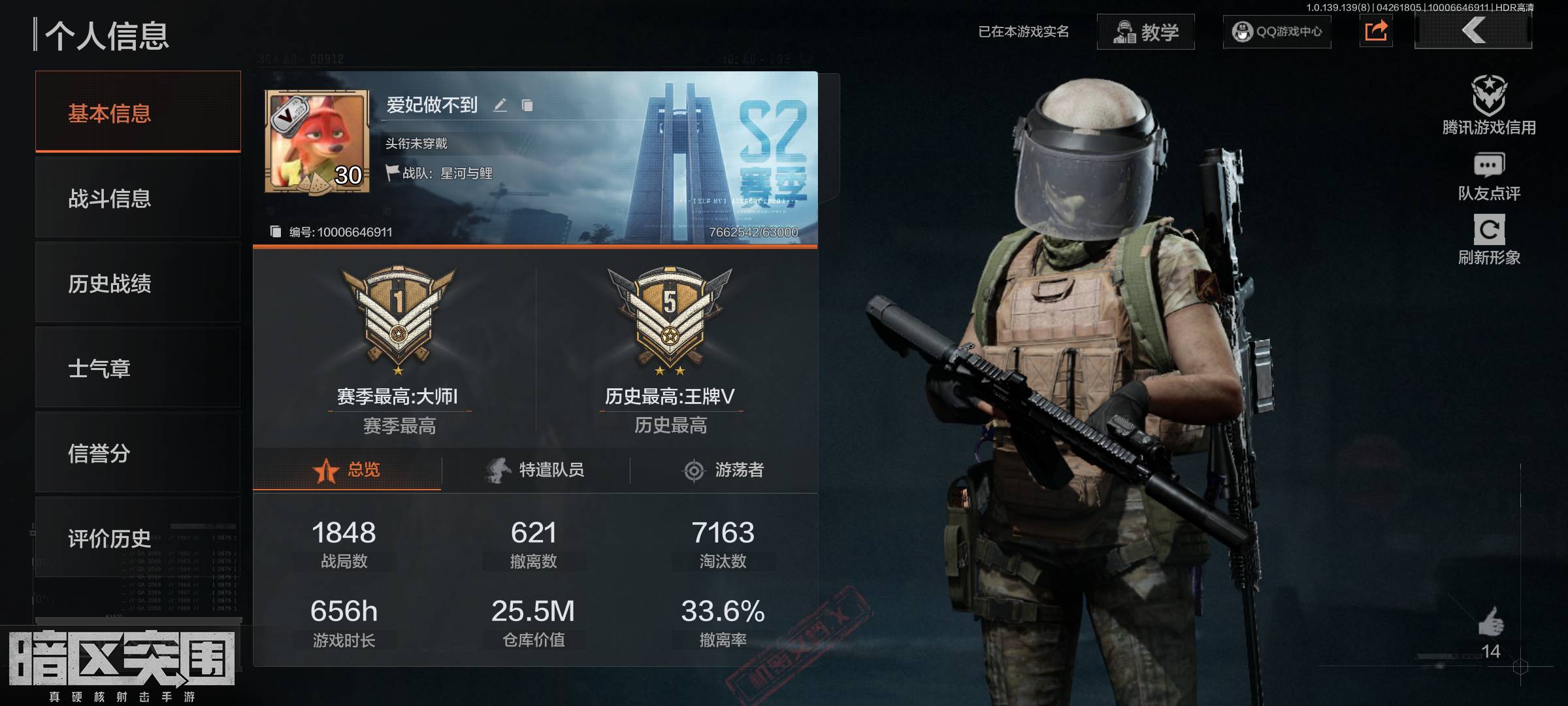This screenshot has width=1568, height=706.
Task: Open the 基本信息 section
Action: pos(138,112)
